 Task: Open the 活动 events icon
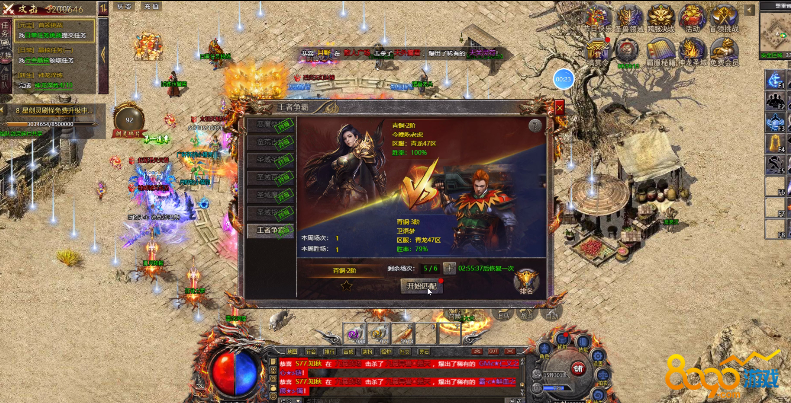[x=692, y=17]
